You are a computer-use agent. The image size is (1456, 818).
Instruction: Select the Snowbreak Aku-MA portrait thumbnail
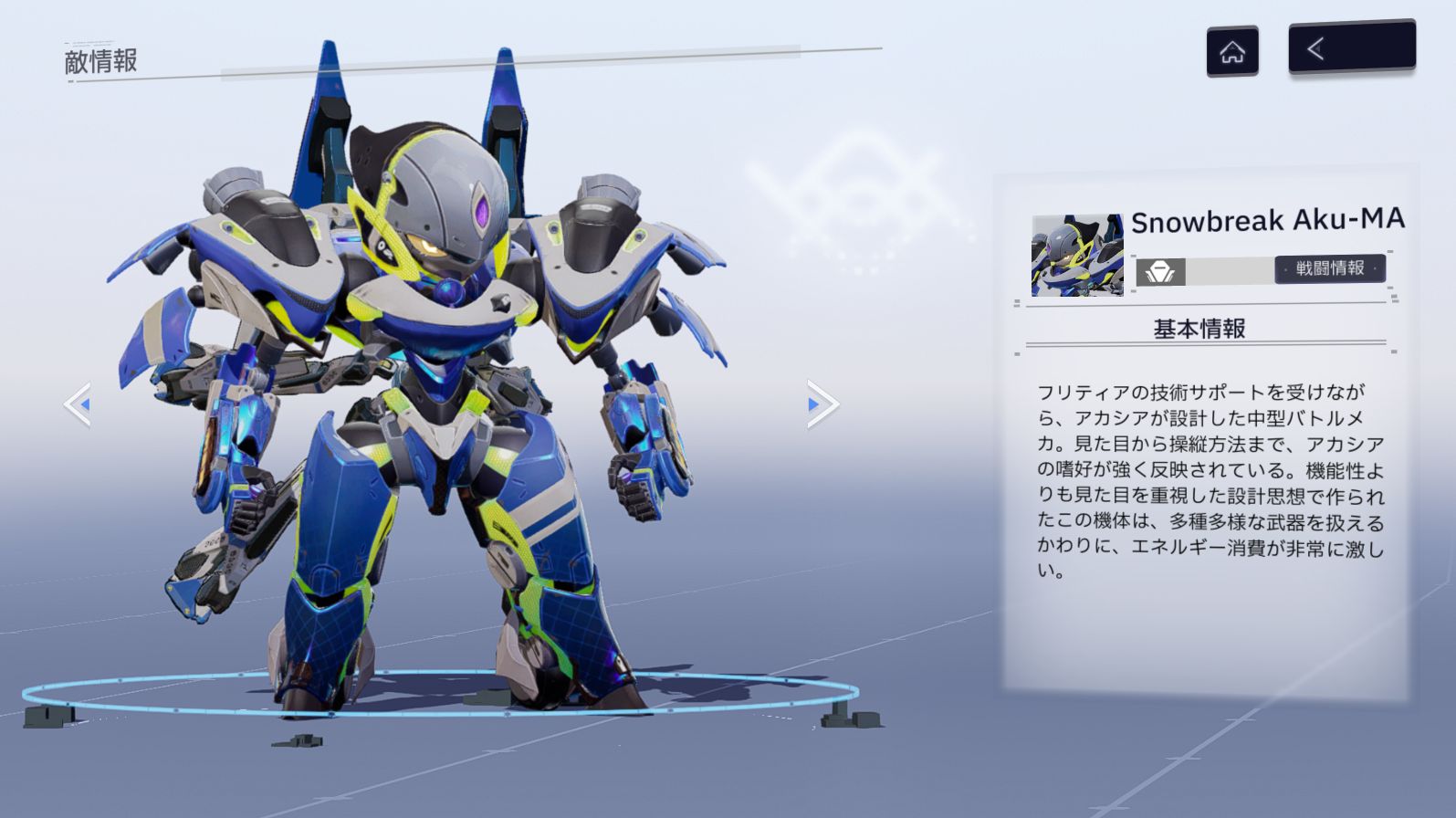click(1077, 256)
